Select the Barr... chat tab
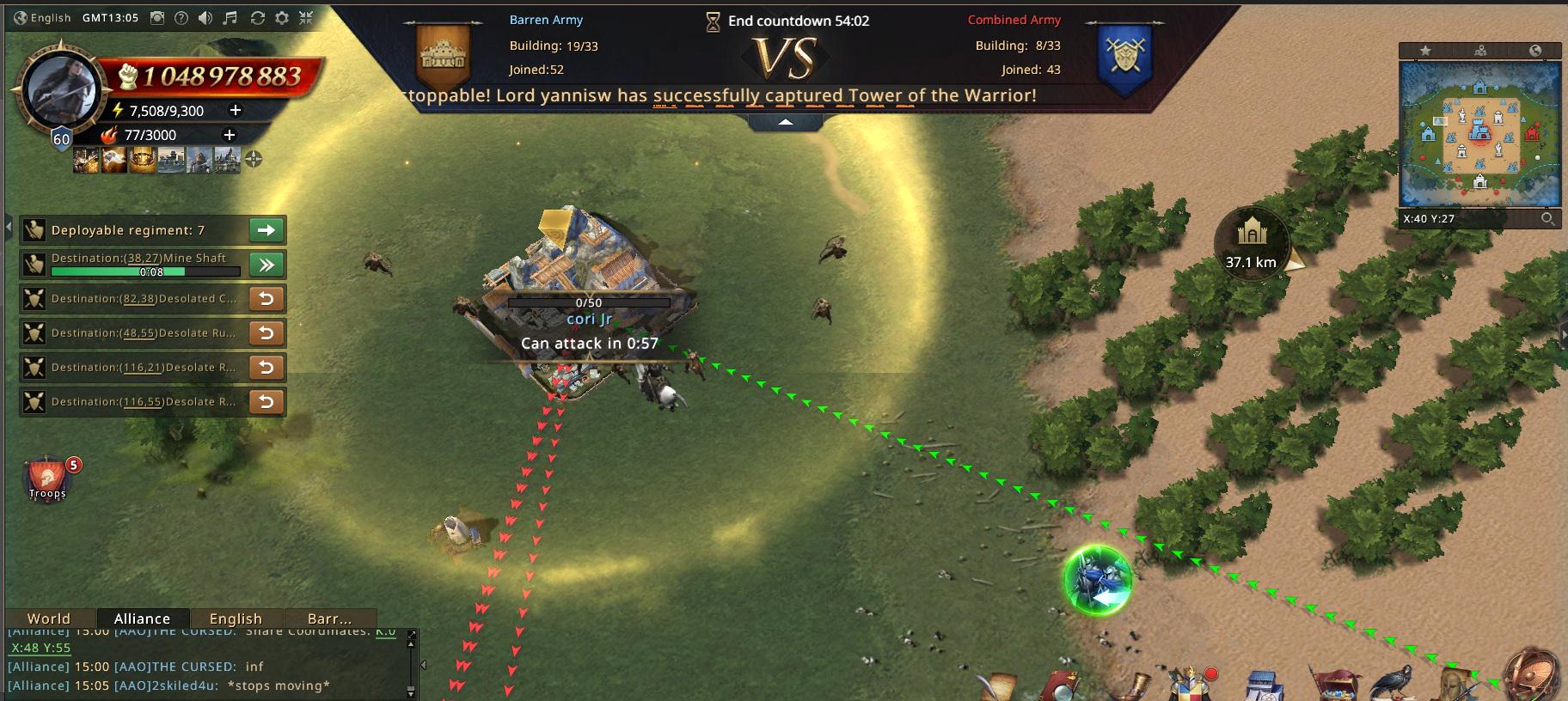Image resolution: width=1568 pixels, height=701 pixels. [x=329, y=619]
